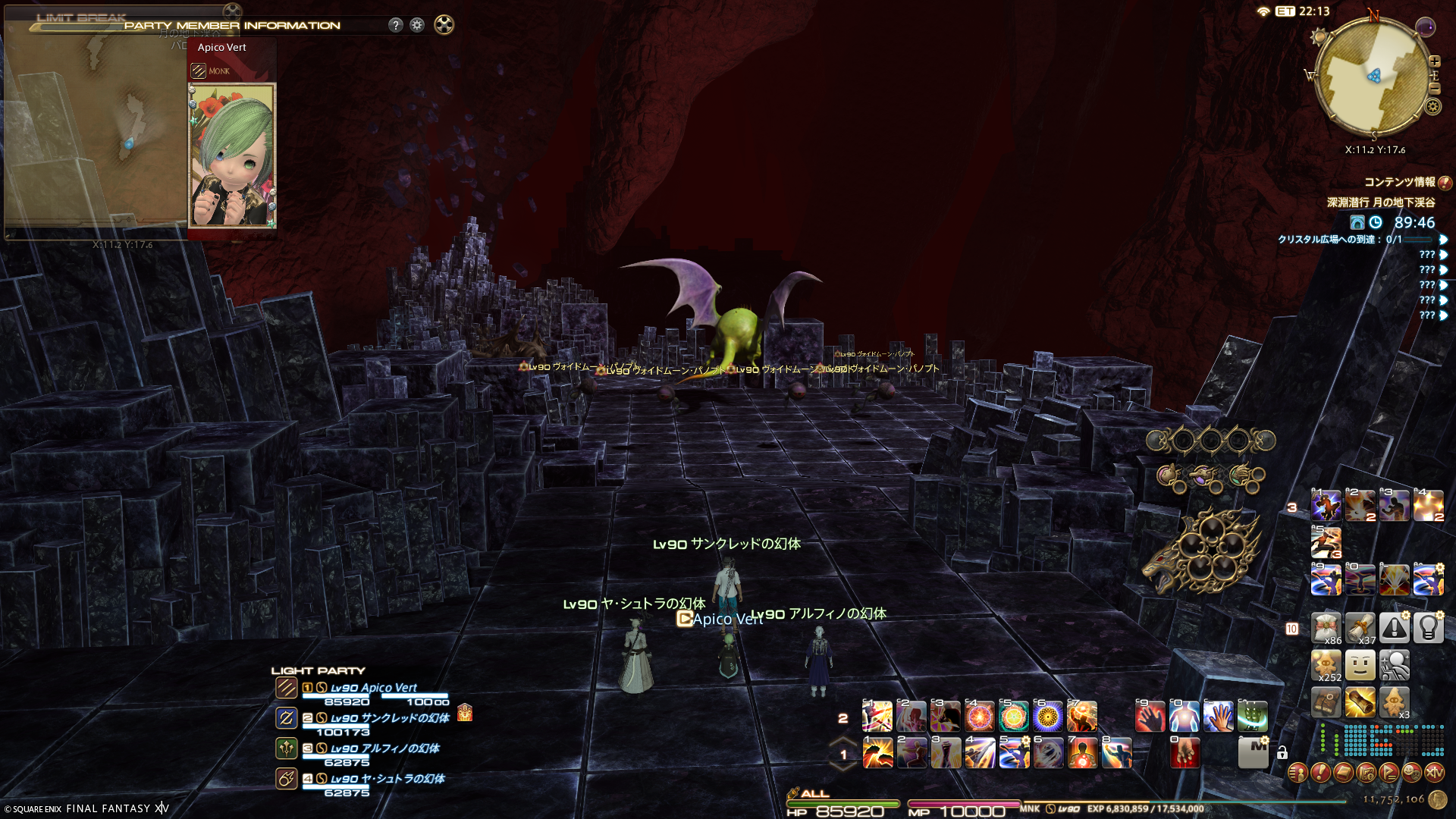Screen dimensions: 1456x819
Task: Open the コンテンツ情報 duty info icon
Action: coord(1445,183)
